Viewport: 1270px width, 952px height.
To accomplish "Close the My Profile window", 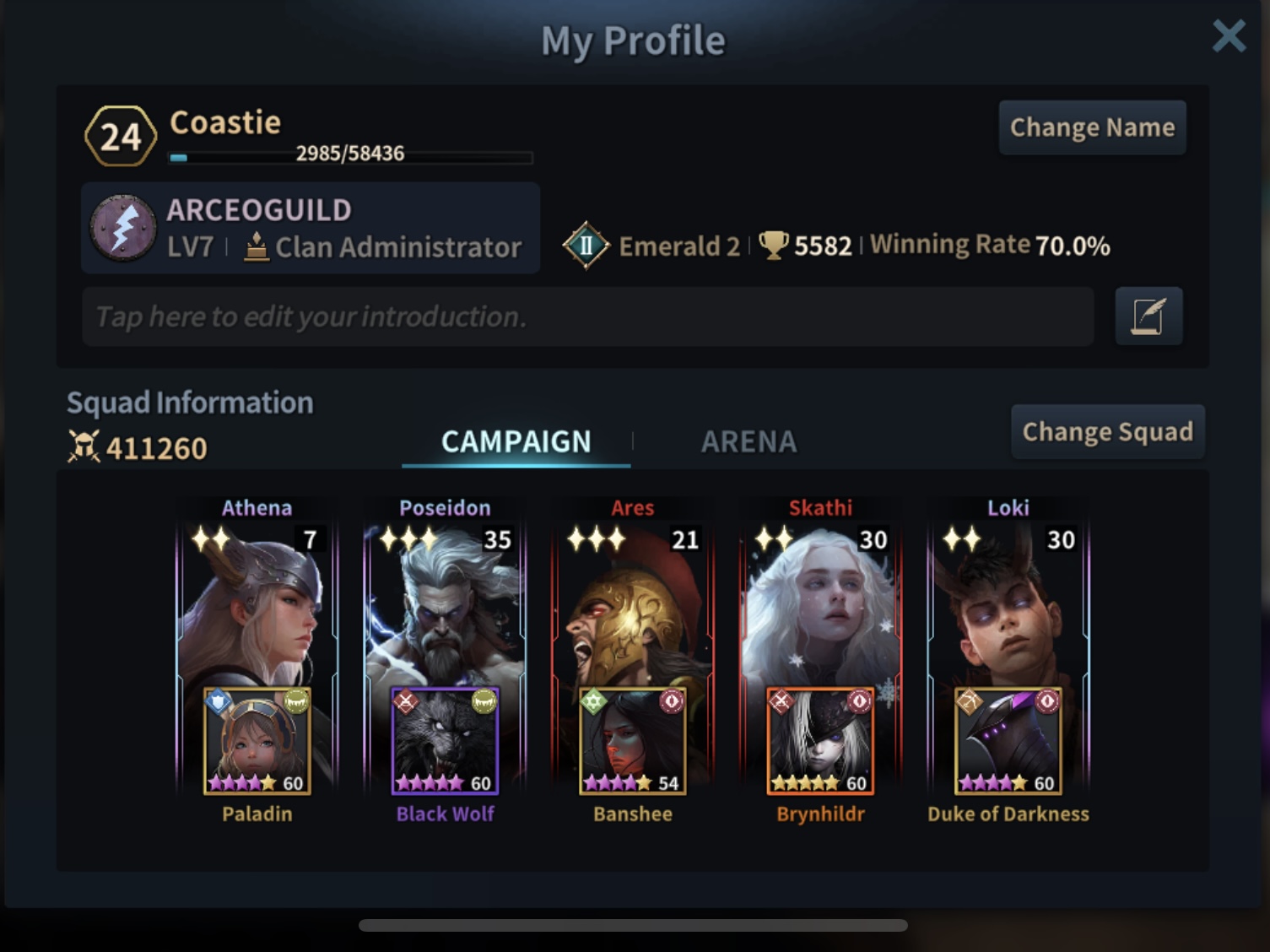I will point(1228,37).
